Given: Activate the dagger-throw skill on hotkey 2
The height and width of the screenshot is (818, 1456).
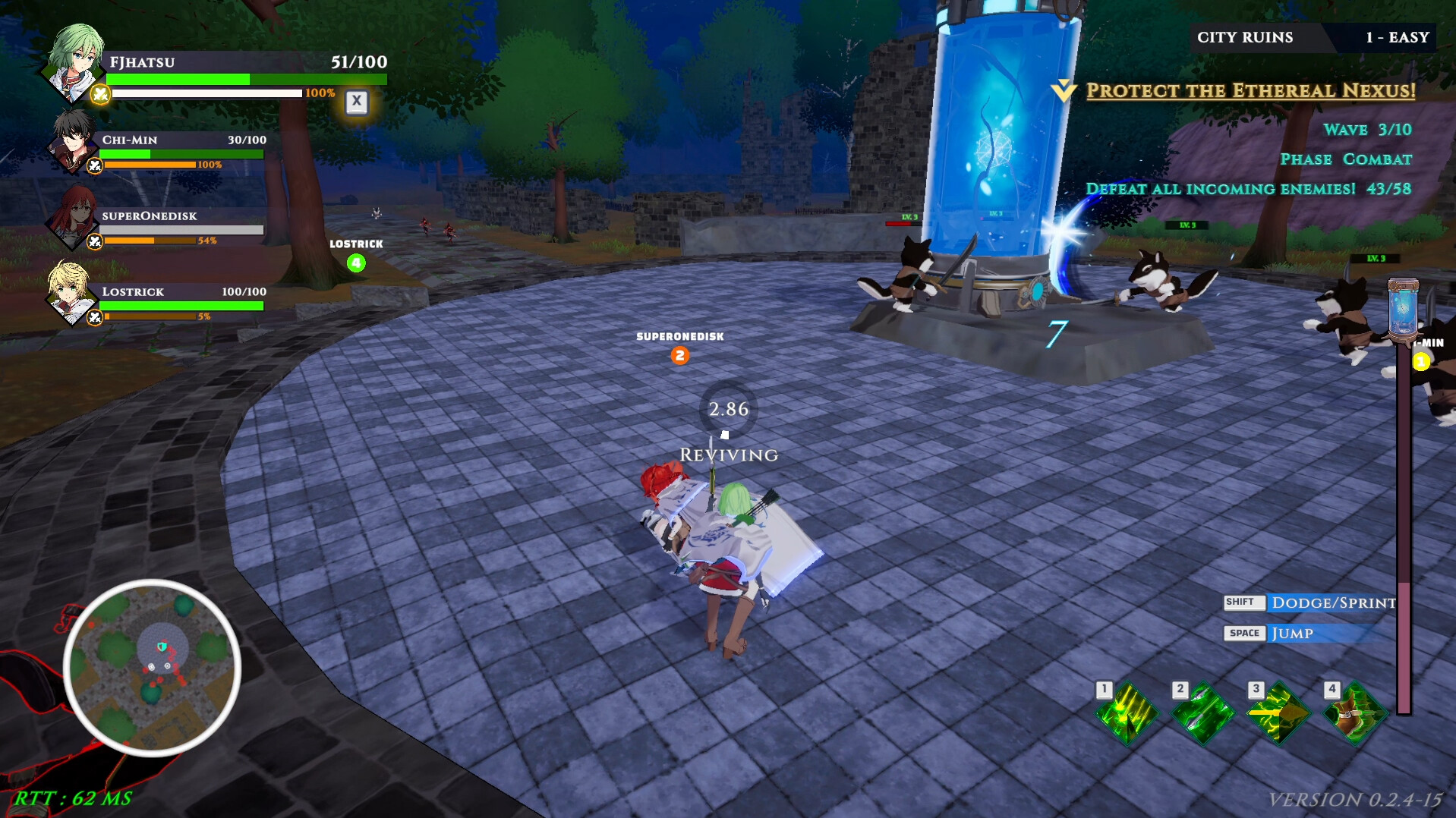Looking at the screenshot, I should (1202, 714).
